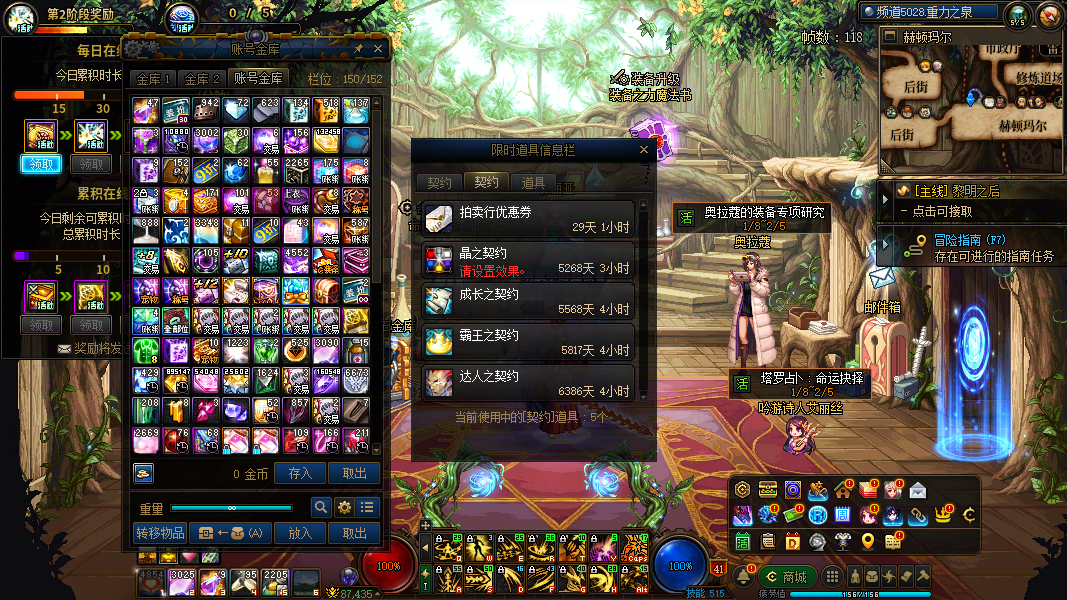1067x600 pixels.
Task: Switch to the 道具 tab
Action: (x=533, y=183)
